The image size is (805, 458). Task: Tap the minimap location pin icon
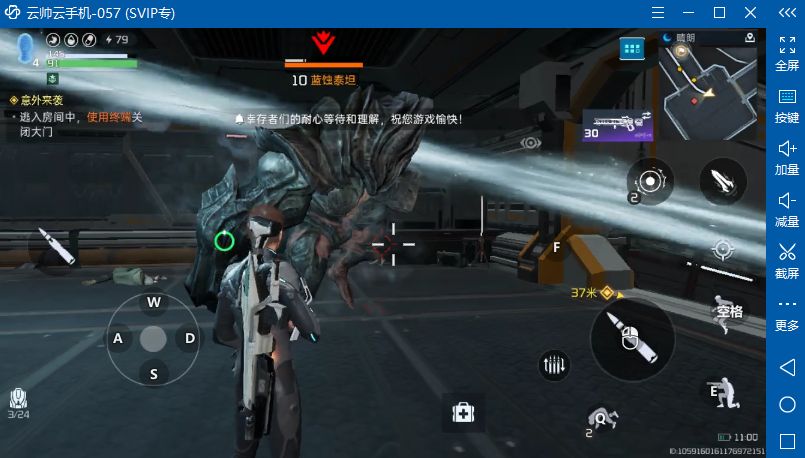coord(749,38)
